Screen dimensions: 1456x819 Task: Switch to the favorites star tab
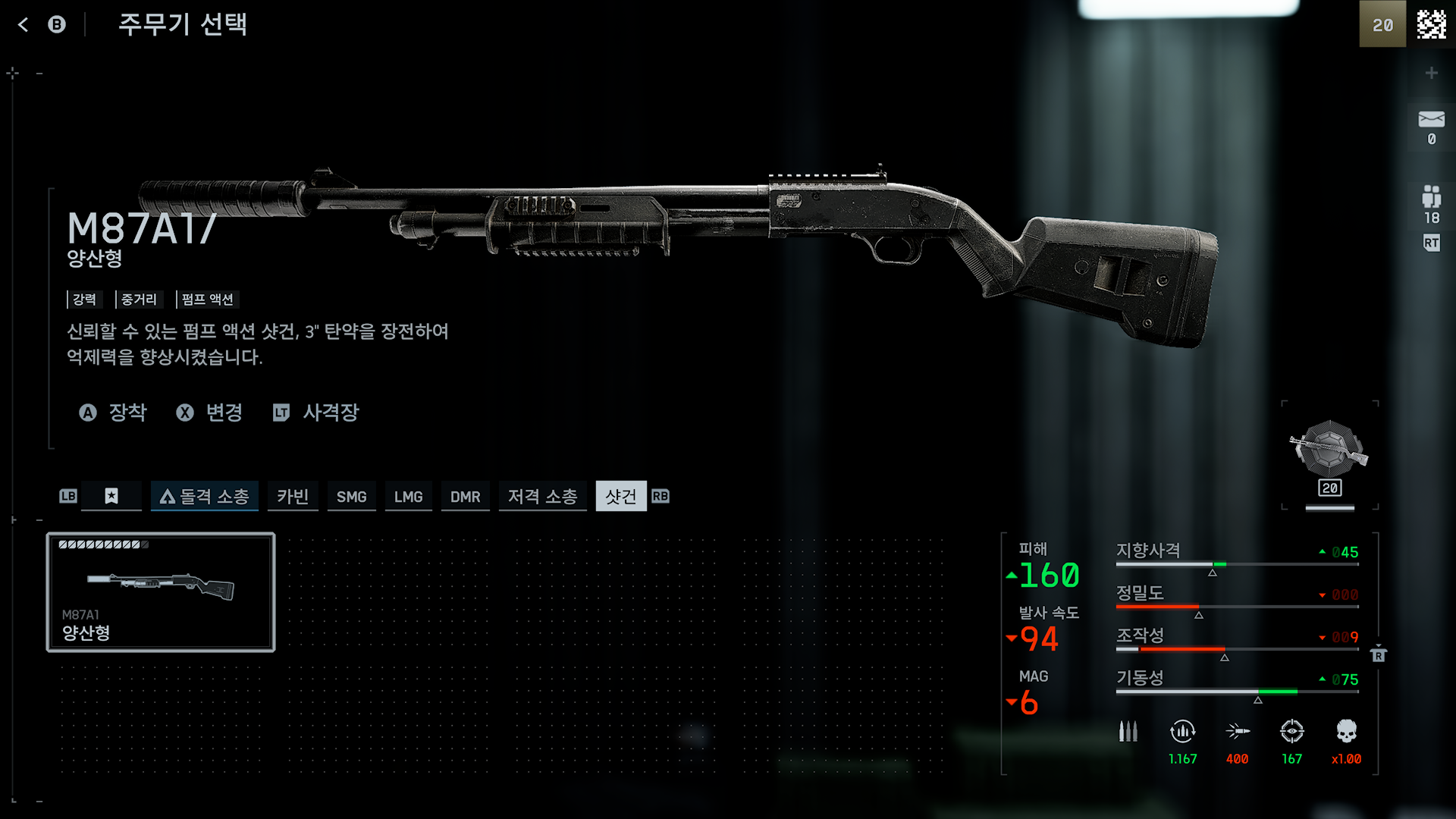(x=111, y=496)
